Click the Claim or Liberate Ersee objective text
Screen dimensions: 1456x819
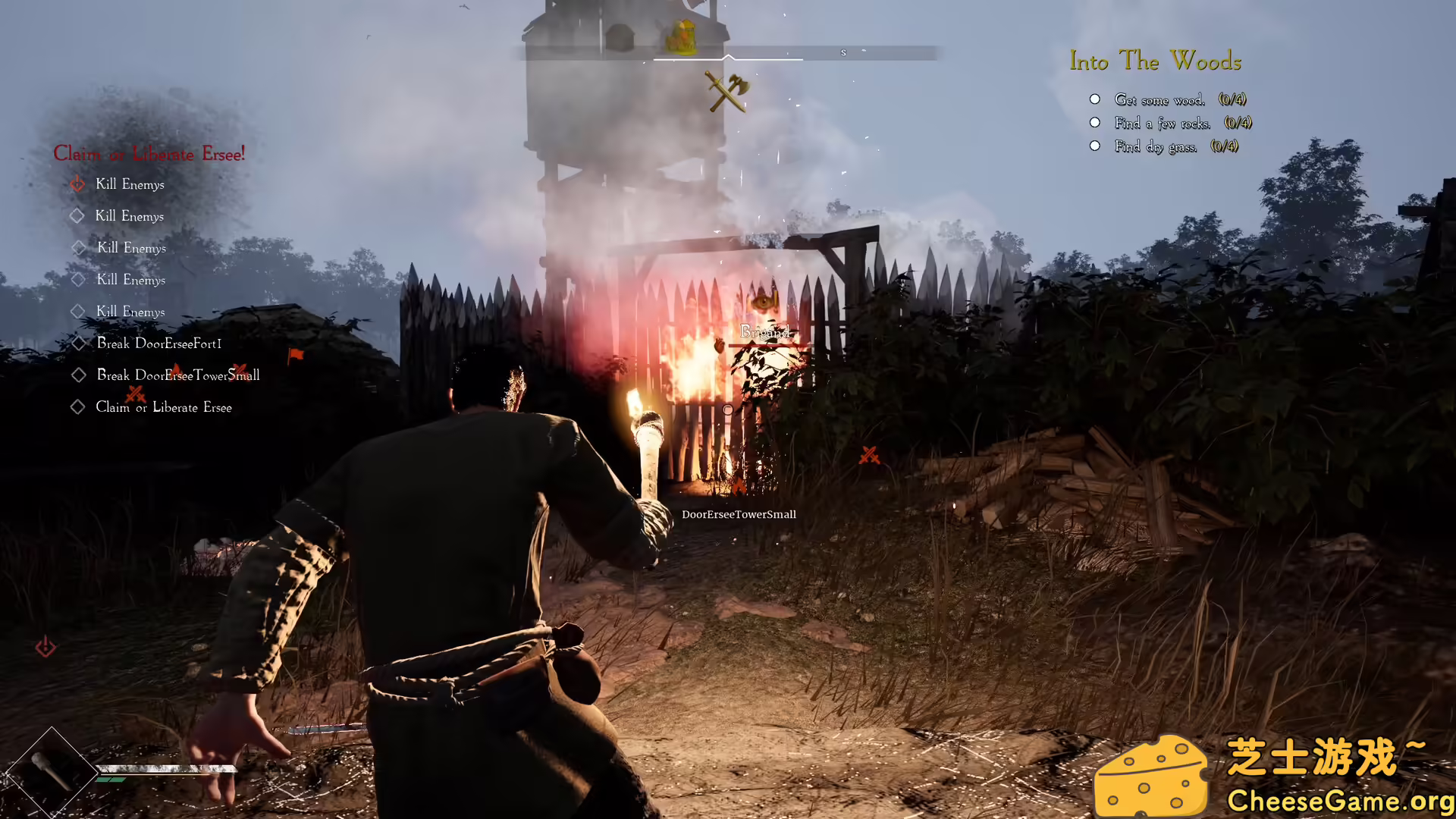point(164,407)
